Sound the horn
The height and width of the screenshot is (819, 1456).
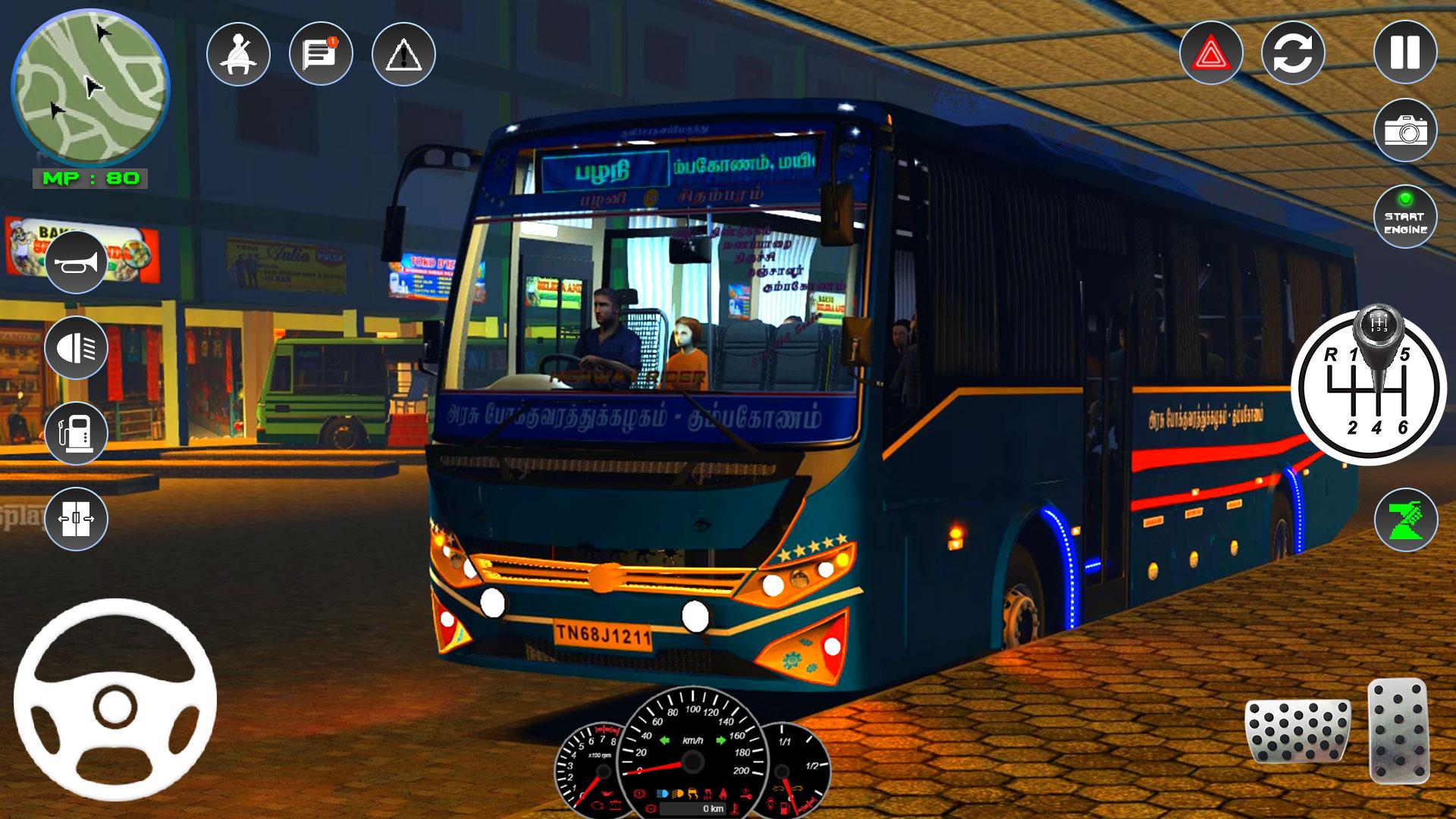76,262
